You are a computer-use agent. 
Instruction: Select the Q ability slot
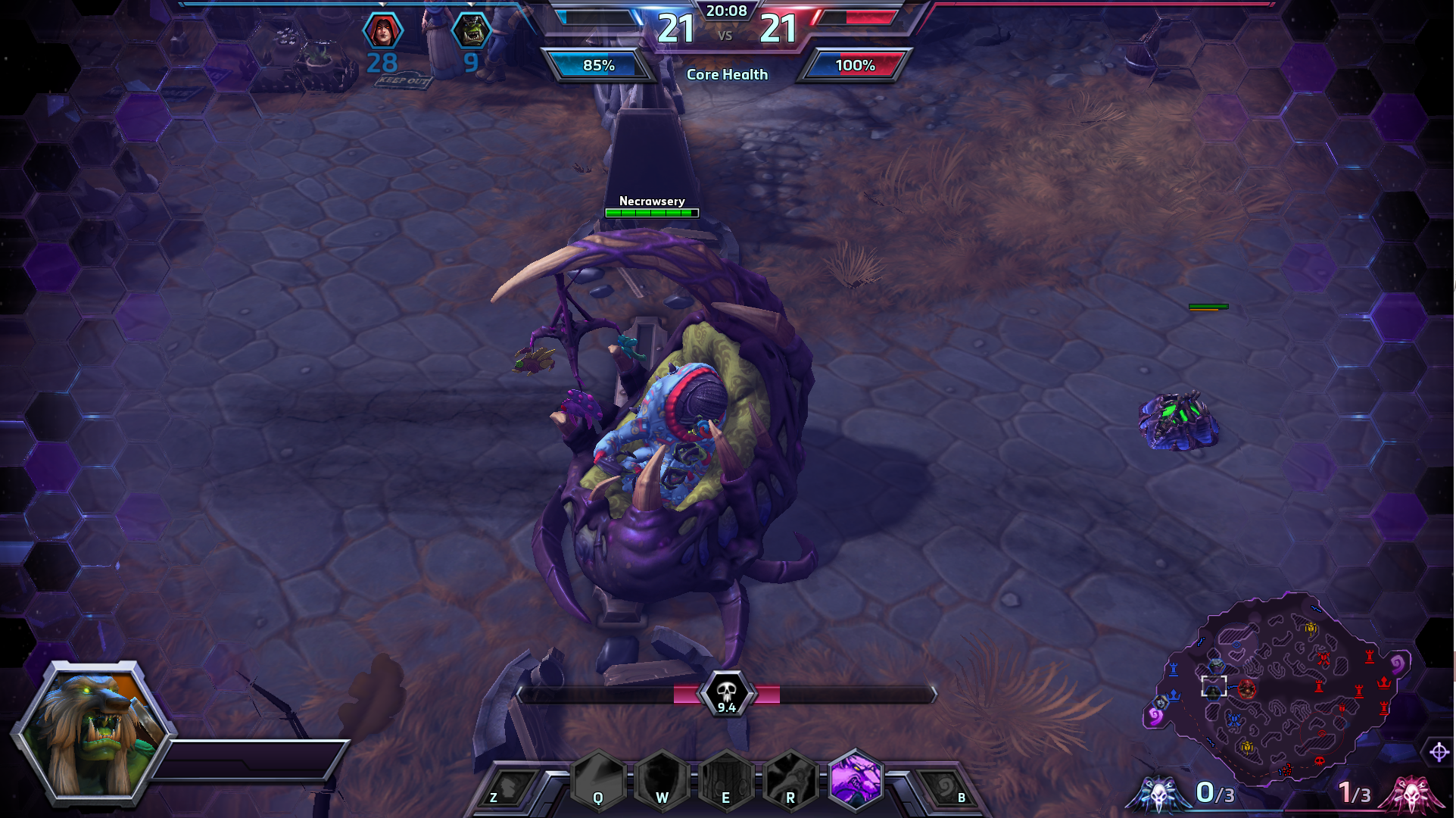[598, 782]
